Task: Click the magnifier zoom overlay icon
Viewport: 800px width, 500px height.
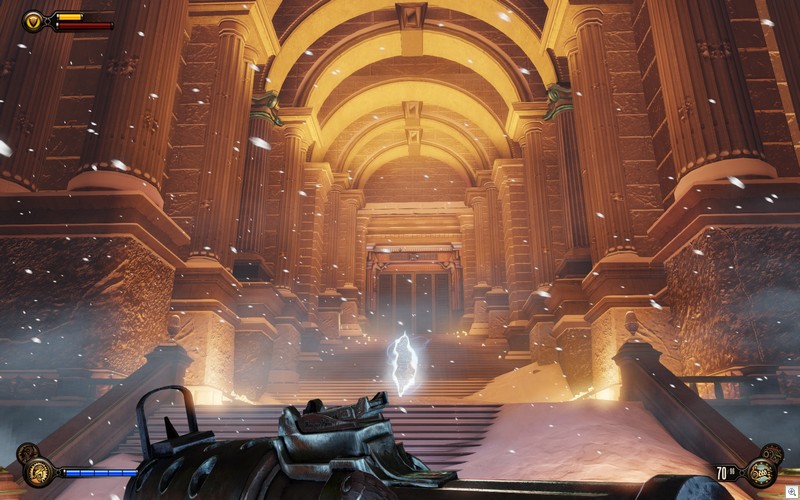Action: (790, 491)
